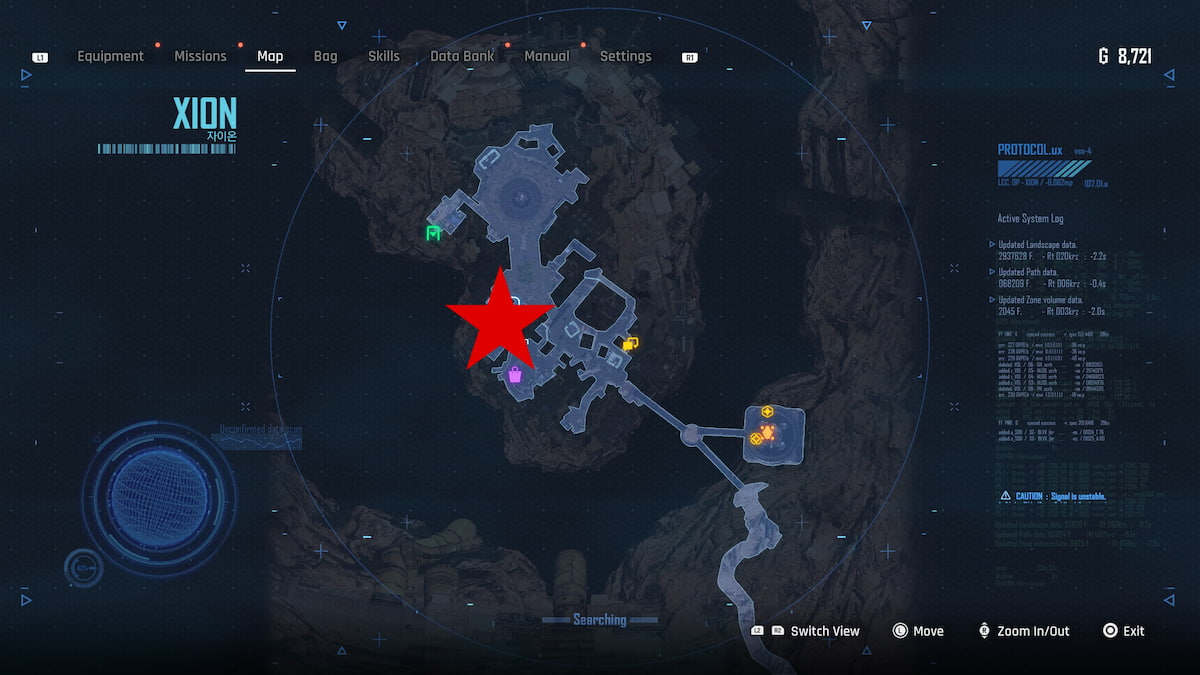The height and width of the screenshot is (675, 1200).
Task: Select the yellow speech bubble map marker
Action: click(x=630, y=344)
